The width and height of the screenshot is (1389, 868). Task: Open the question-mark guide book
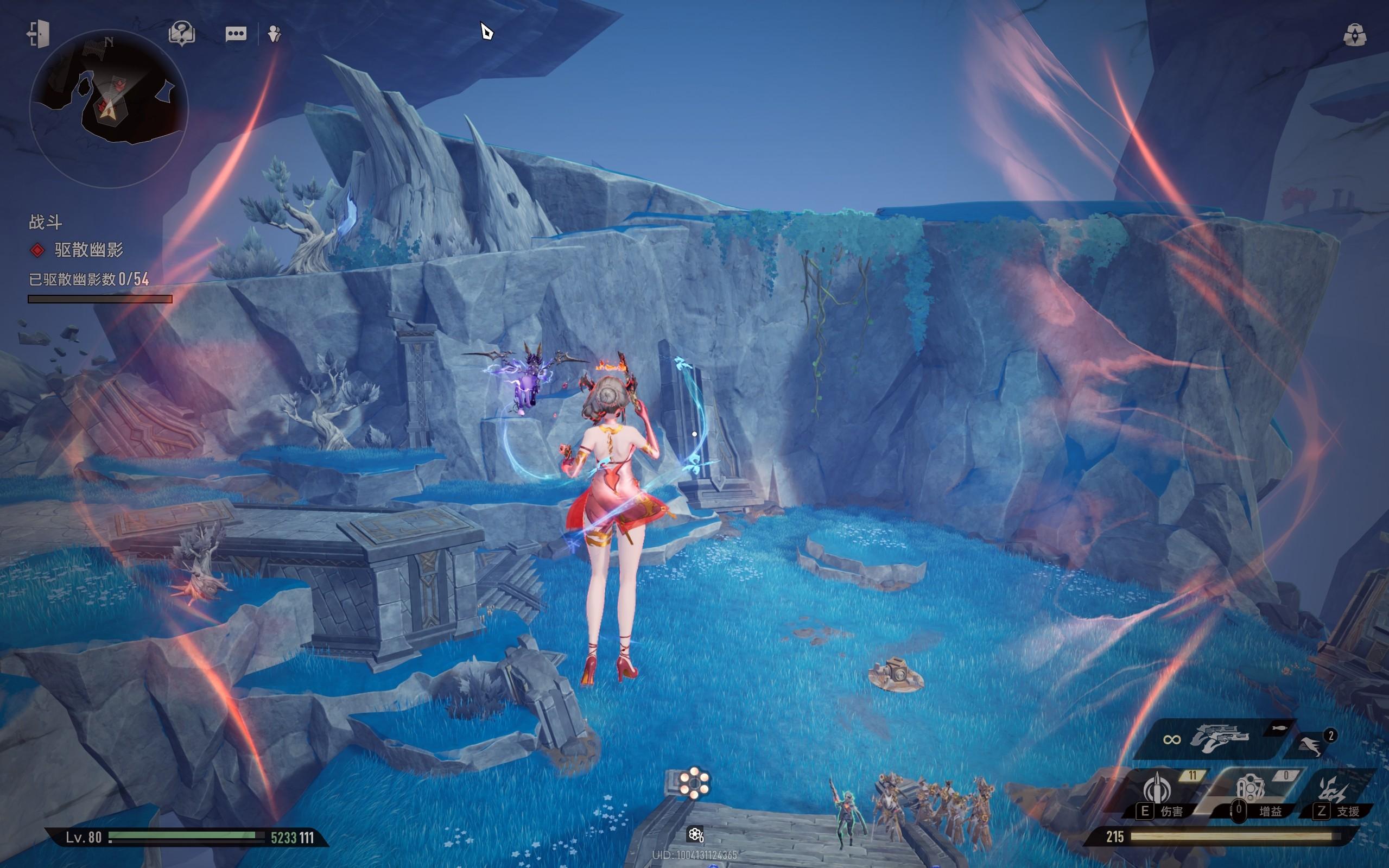pyautogui.click(x=182, y=34)
